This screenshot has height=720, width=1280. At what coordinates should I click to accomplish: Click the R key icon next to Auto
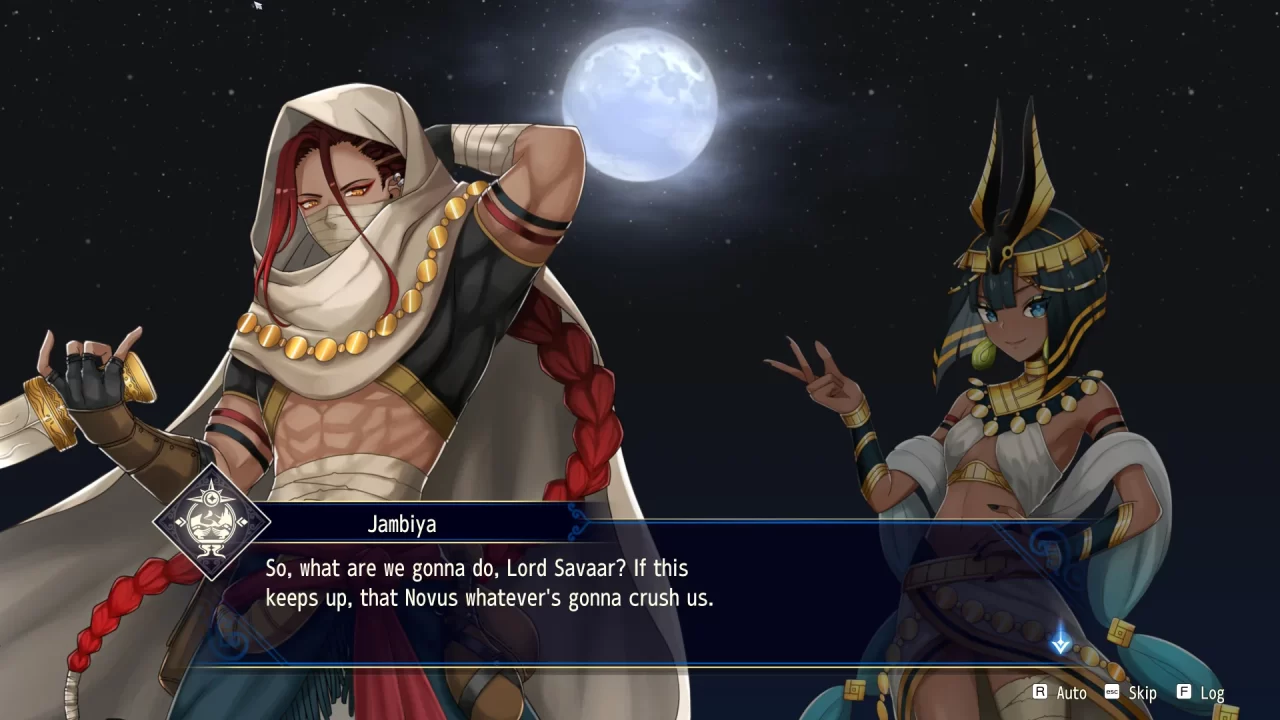(x=1042, y=692)
